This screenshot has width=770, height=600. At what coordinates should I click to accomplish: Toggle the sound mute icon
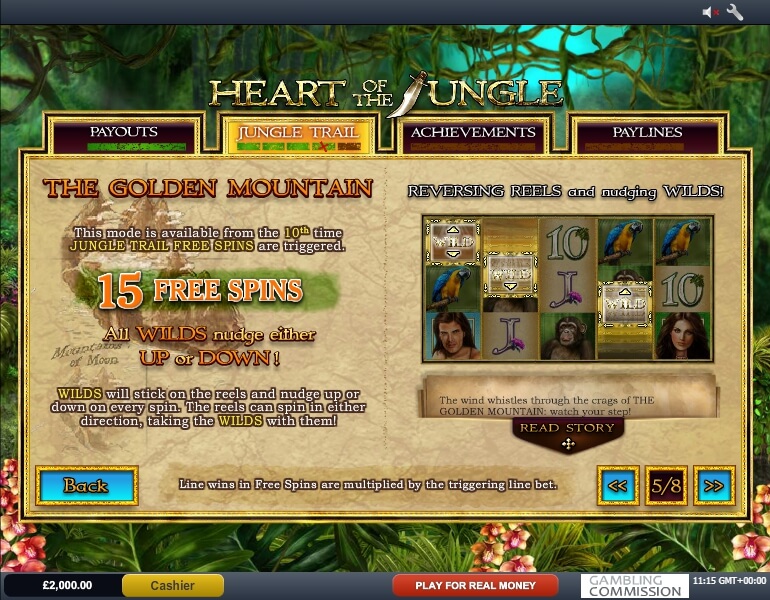click(711, 12)
